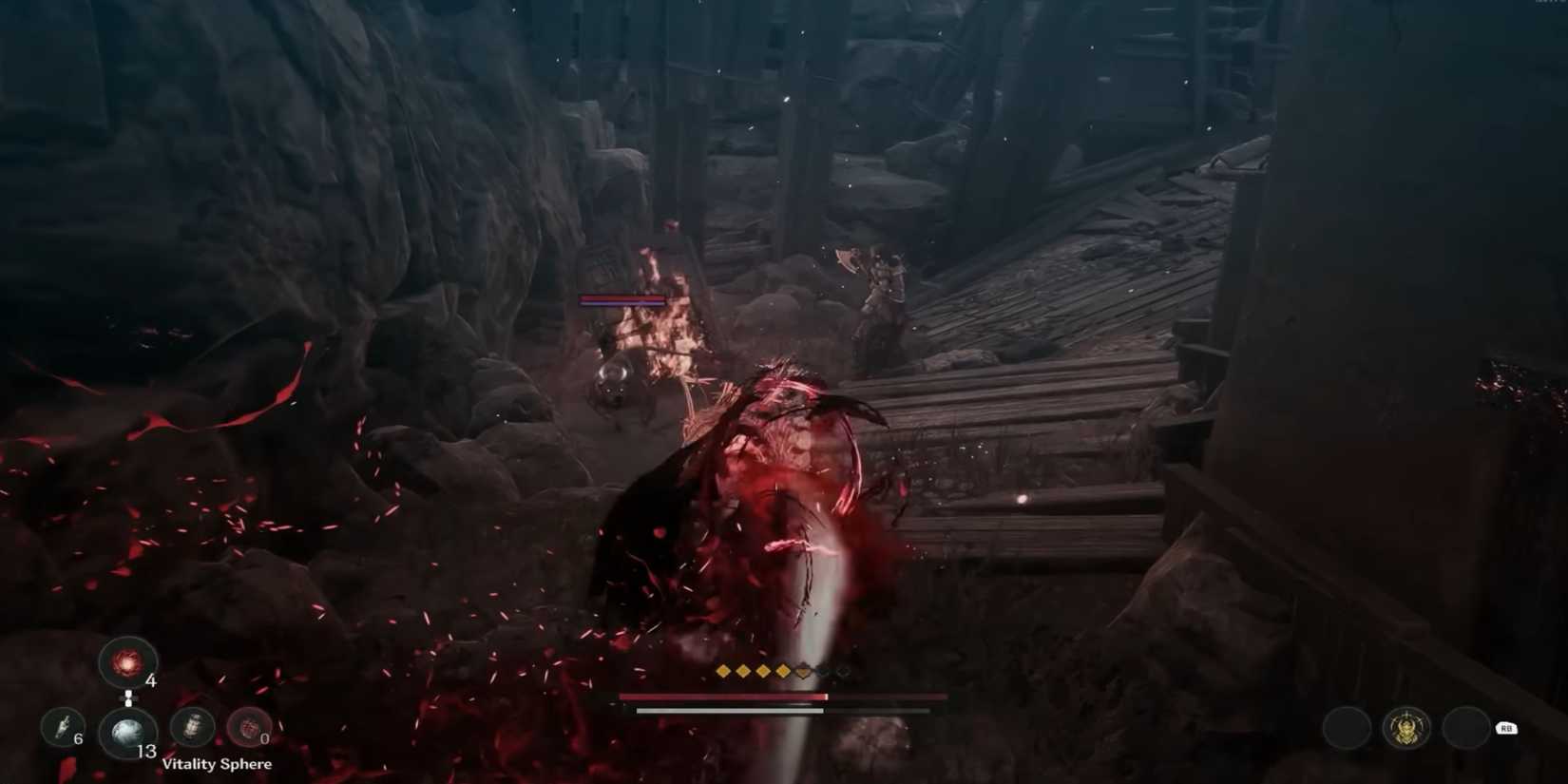Select the vial item showing 6 charges

[x=61, y=728]
